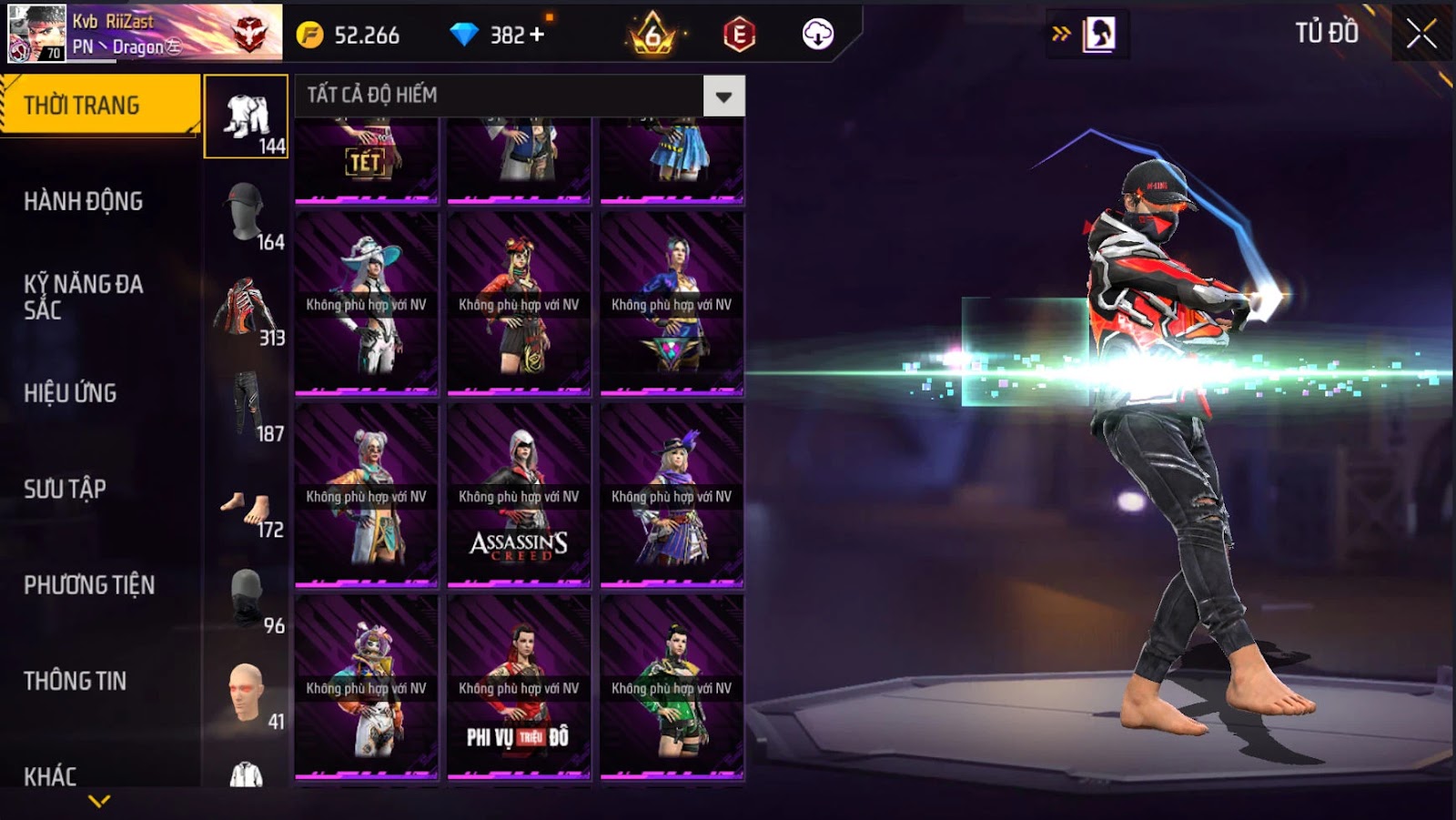Screen dimensions: 1456x820
Task: Go to the Sưu Tập tab
Action: pos(65,489)
